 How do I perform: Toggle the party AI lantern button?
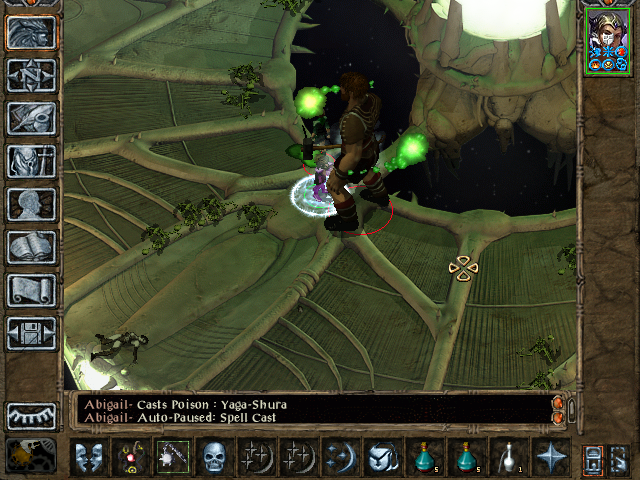(620, 457)
